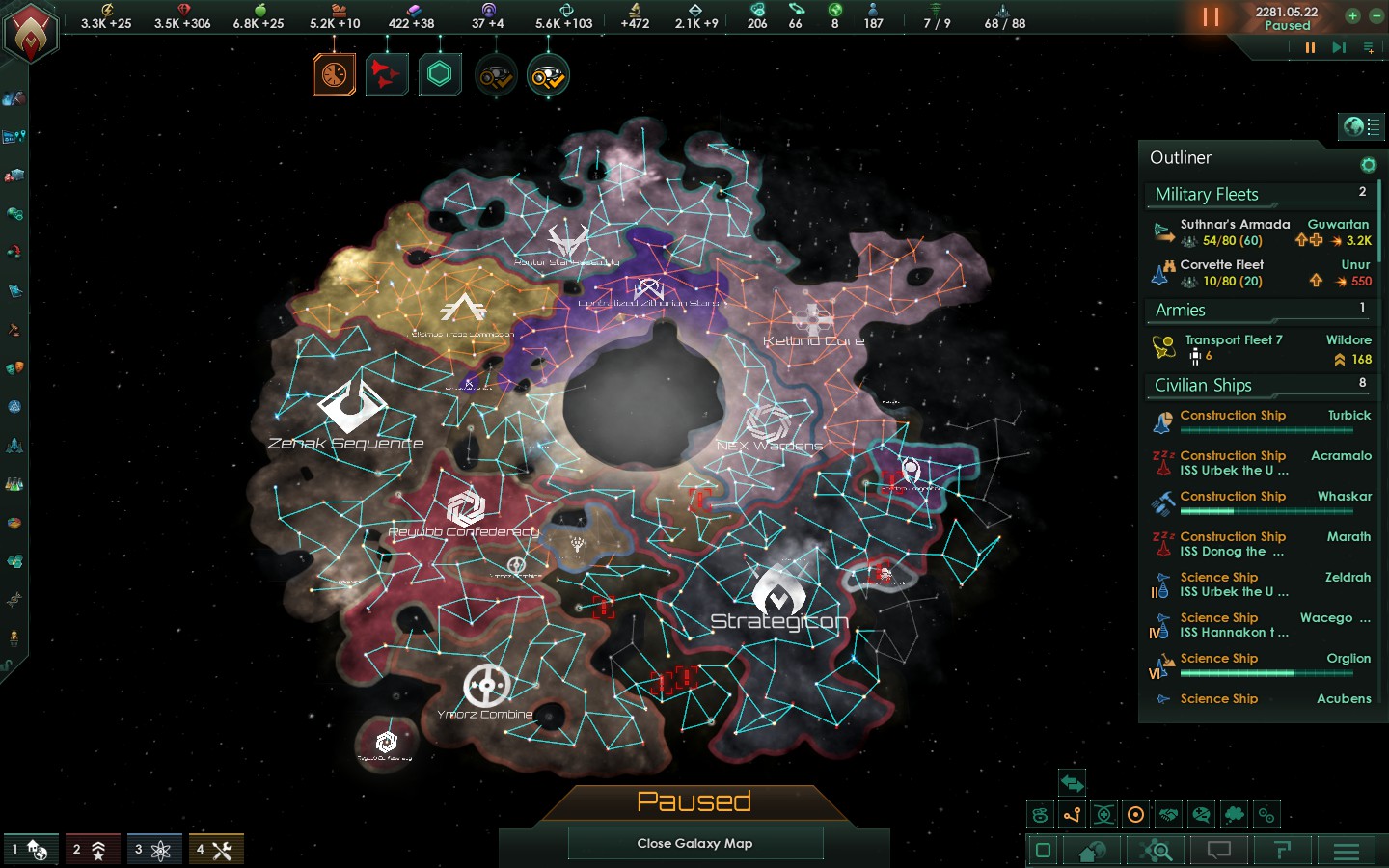
Task: Unpause with the orange pause button
Action: coord(1211,17)
